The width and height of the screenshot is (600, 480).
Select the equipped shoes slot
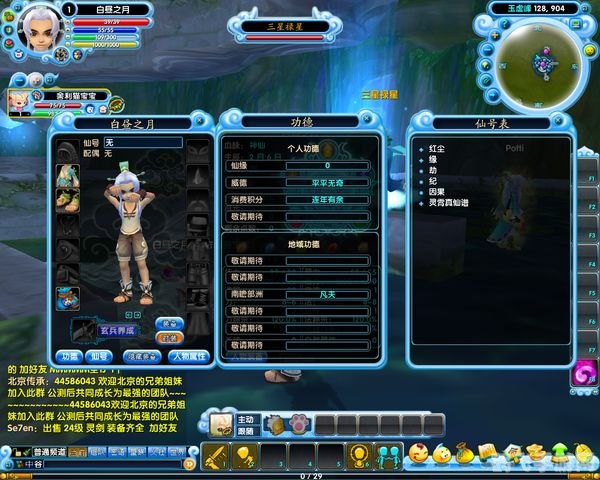[68, 200]
